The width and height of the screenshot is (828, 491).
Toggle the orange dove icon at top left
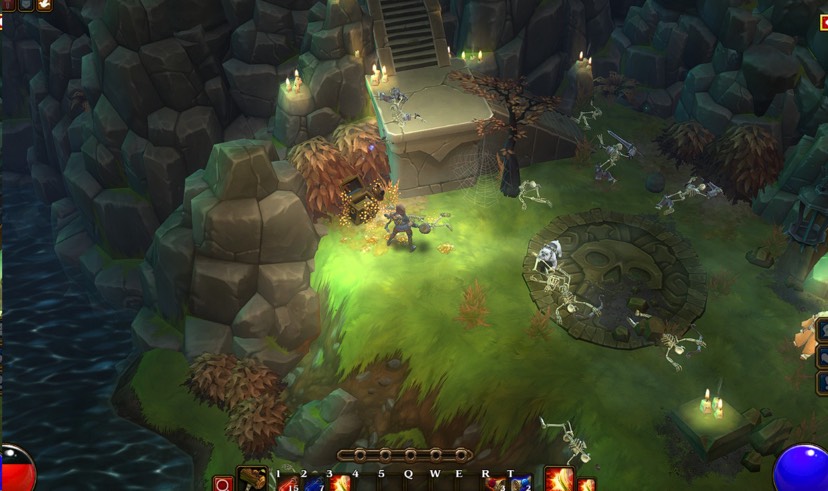45,5
